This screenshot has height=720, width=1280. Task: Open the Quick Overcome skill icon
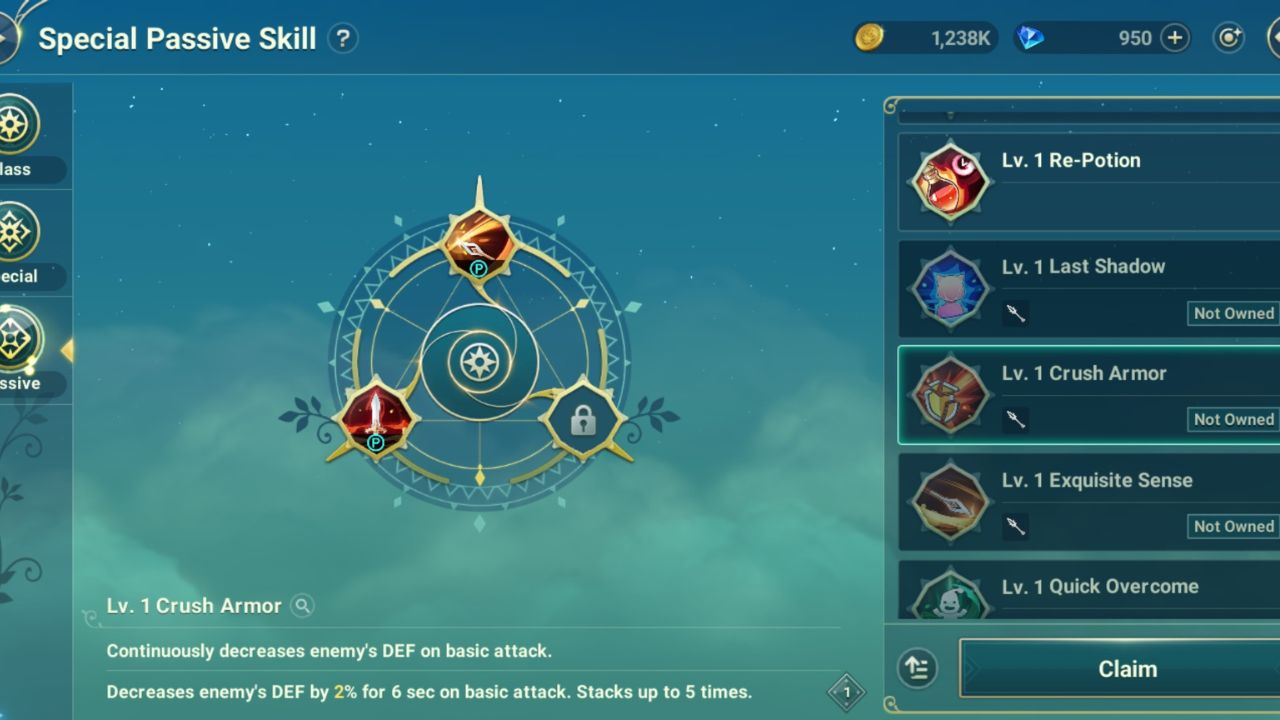(948, 600)
